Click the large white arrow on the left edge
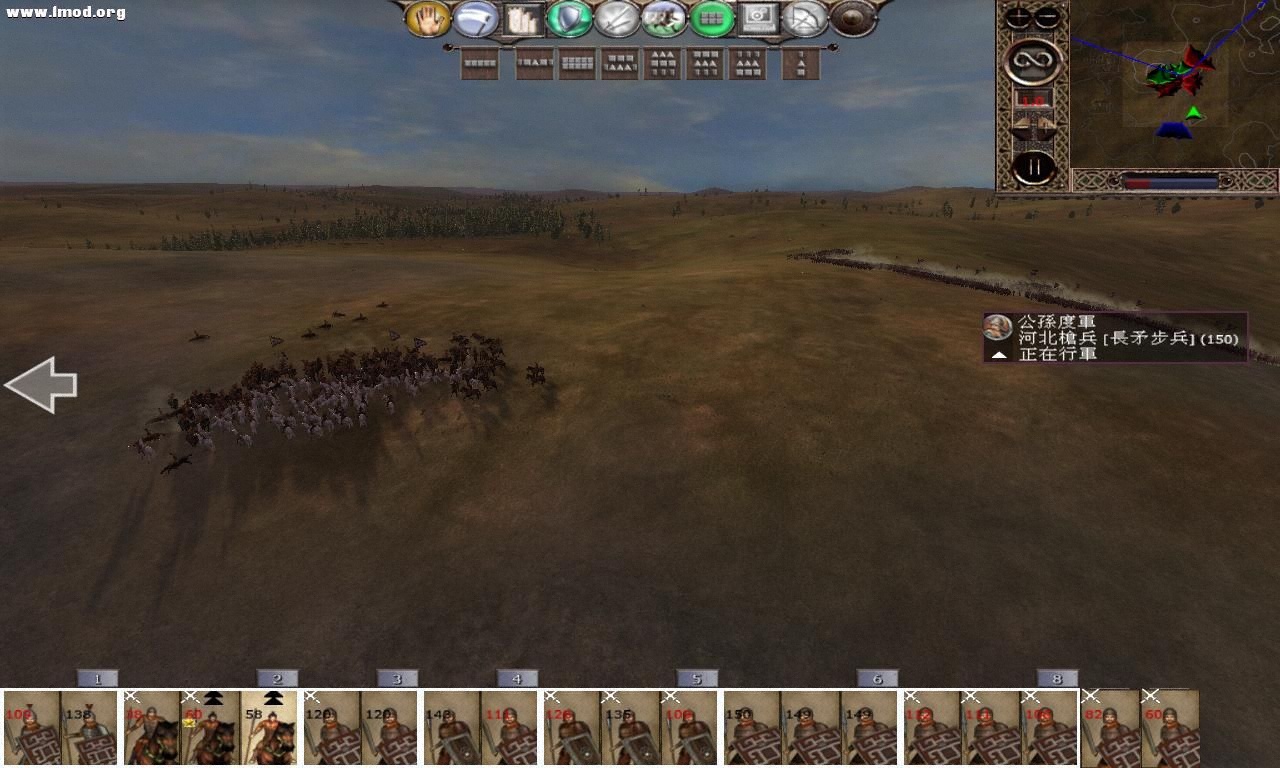This screenshot has height=768, width=1280. click(x=42, y=384)
